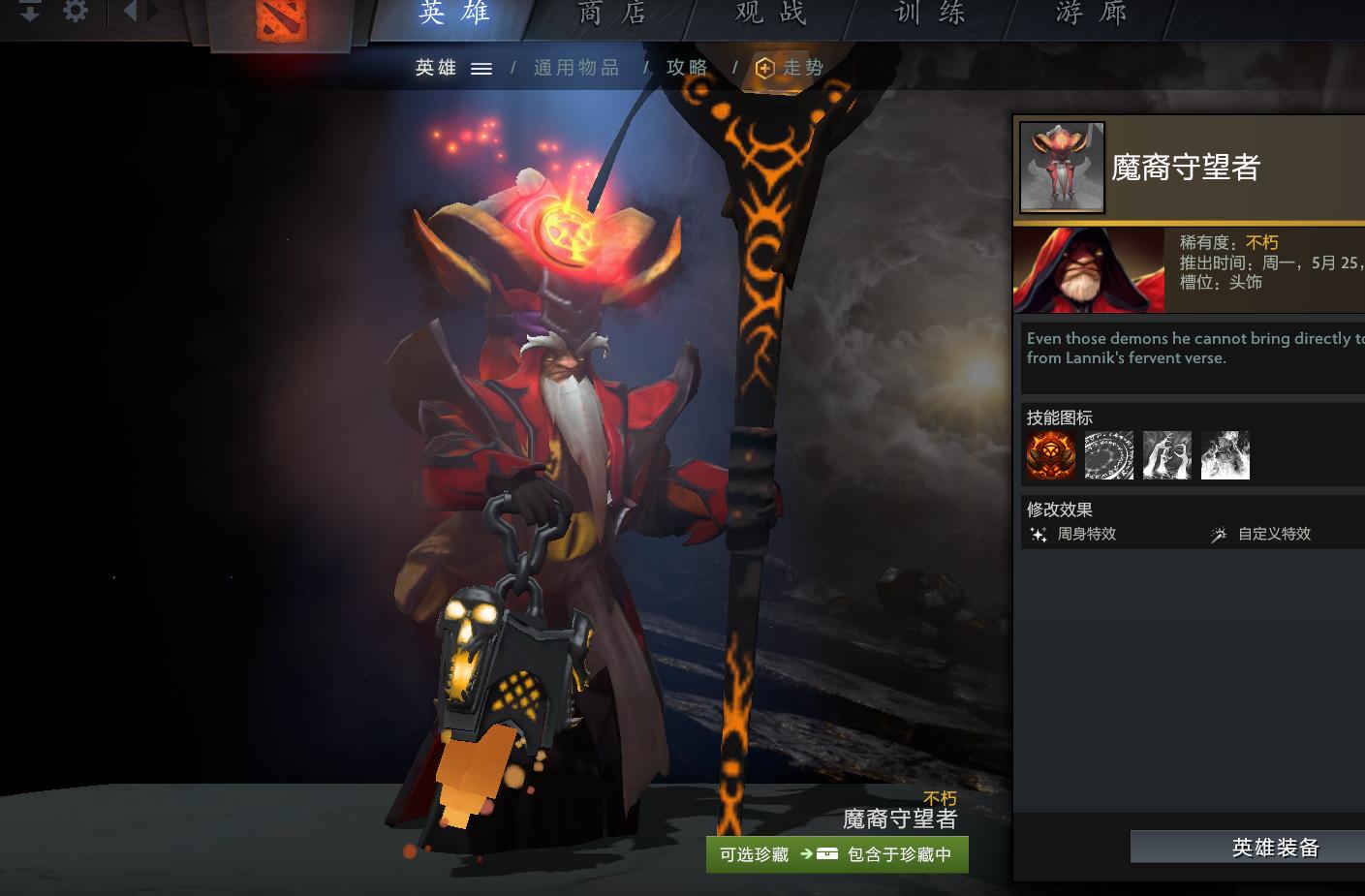Click the ticket icon inside the collection button

(826, 855)
